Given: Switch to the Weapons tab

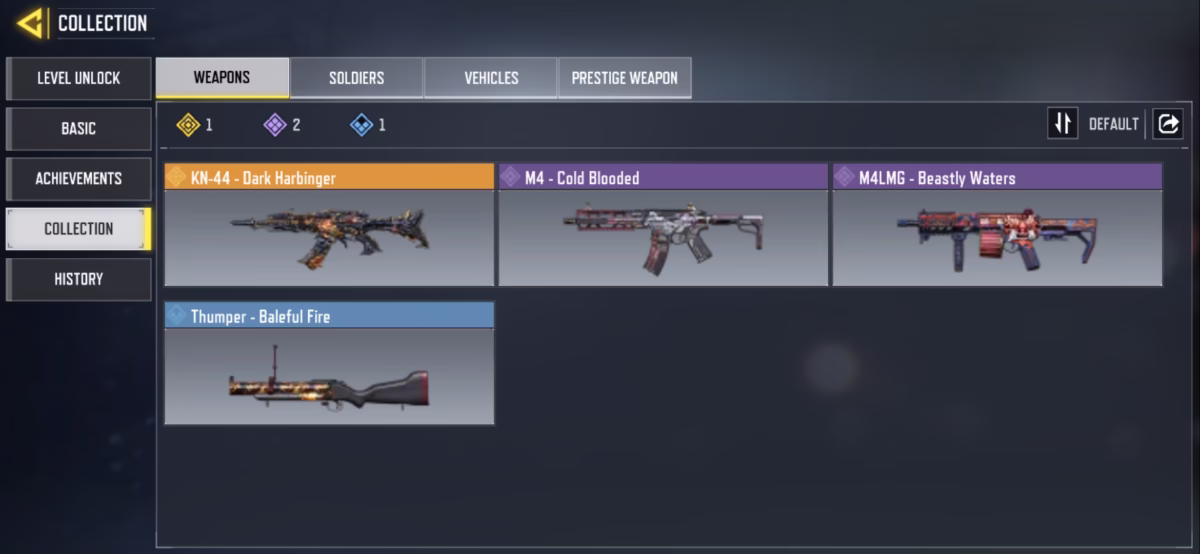Looking at the screenshot, I should click(x=222, y=77).
